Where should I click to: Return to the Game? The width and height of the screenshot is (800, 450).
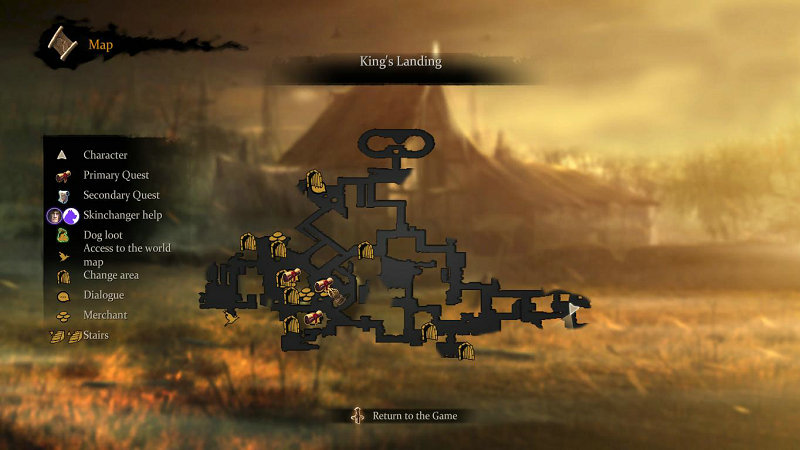tap(409, 415)
